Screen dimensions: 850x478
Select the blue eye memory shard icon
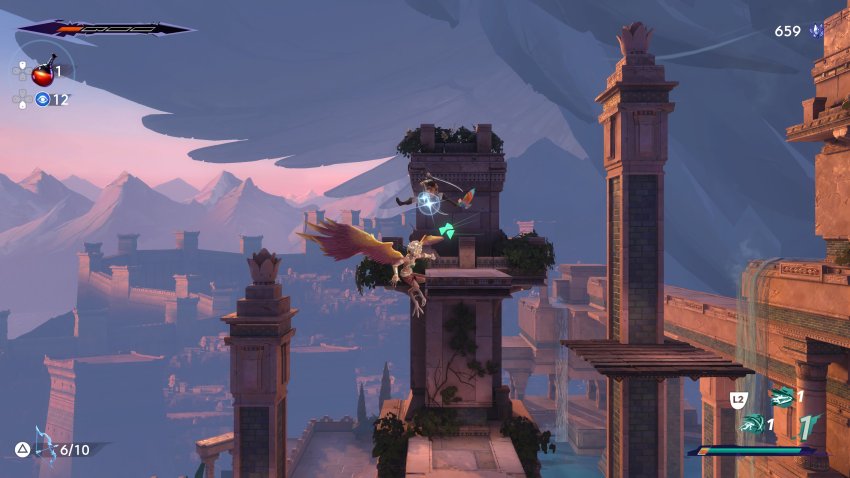tap(42, 99)
